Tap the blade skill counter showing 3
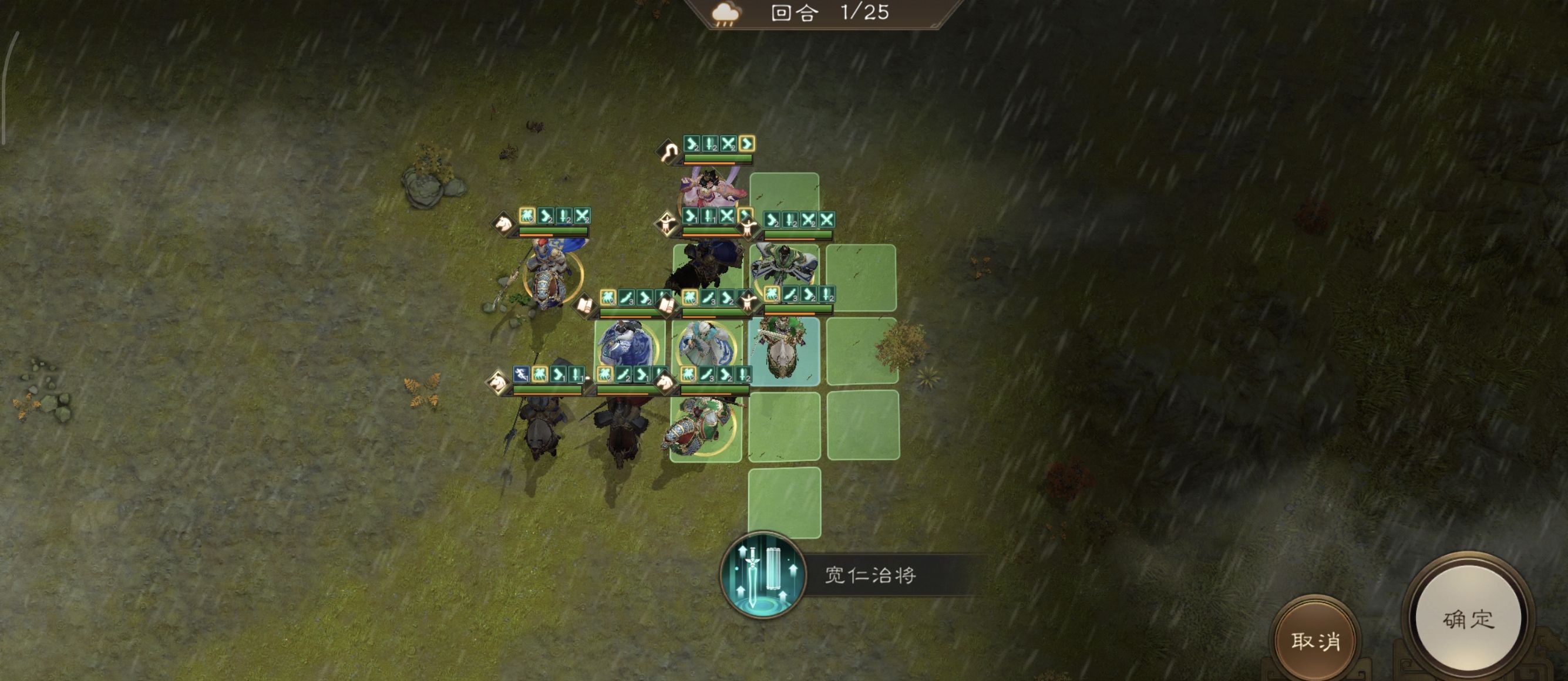The width and height of the screenshot is (1568, 681). click(628, 298)
